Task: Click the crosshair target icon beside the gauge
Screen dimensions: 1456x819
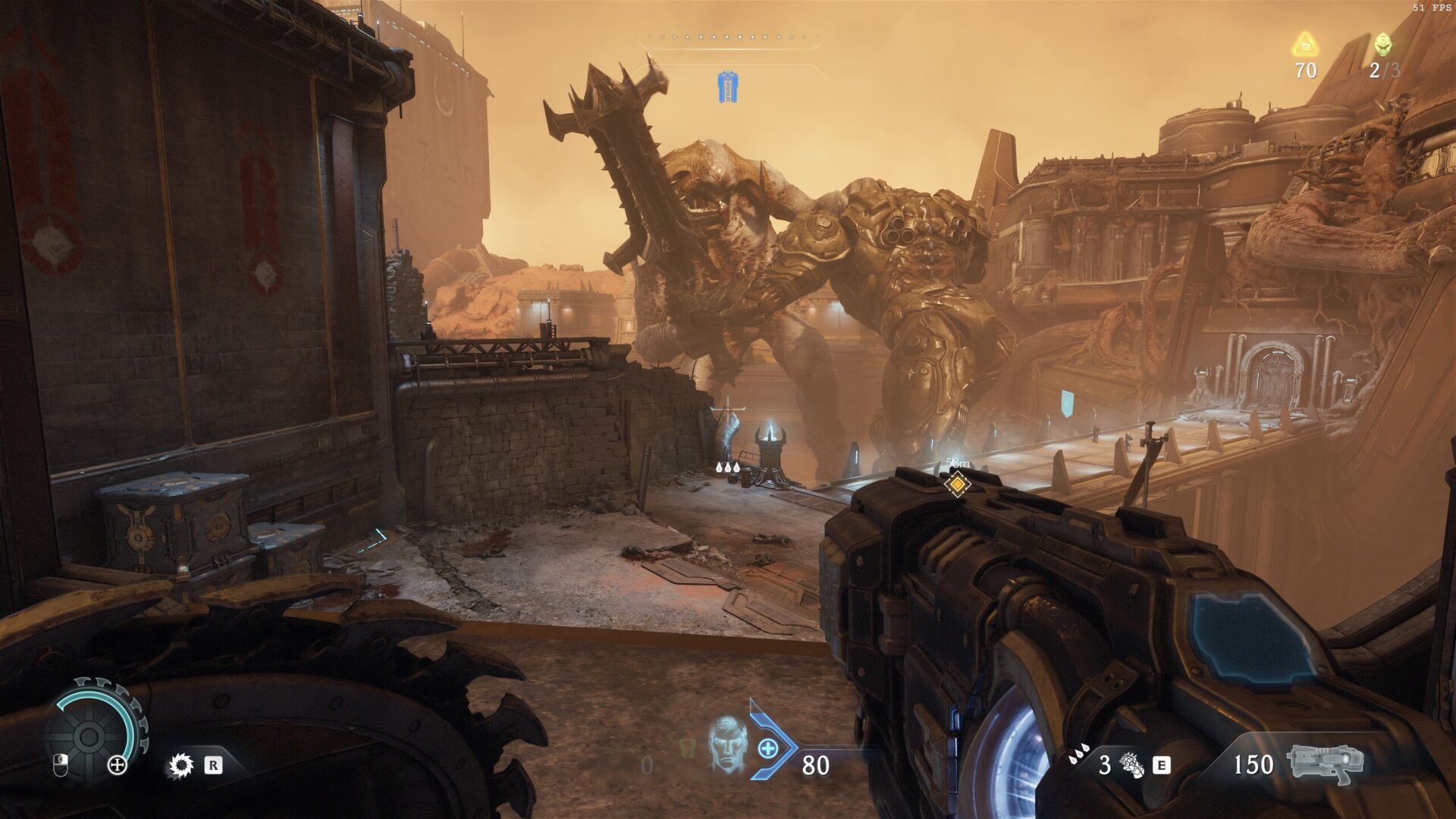Action: coord(118,765)
